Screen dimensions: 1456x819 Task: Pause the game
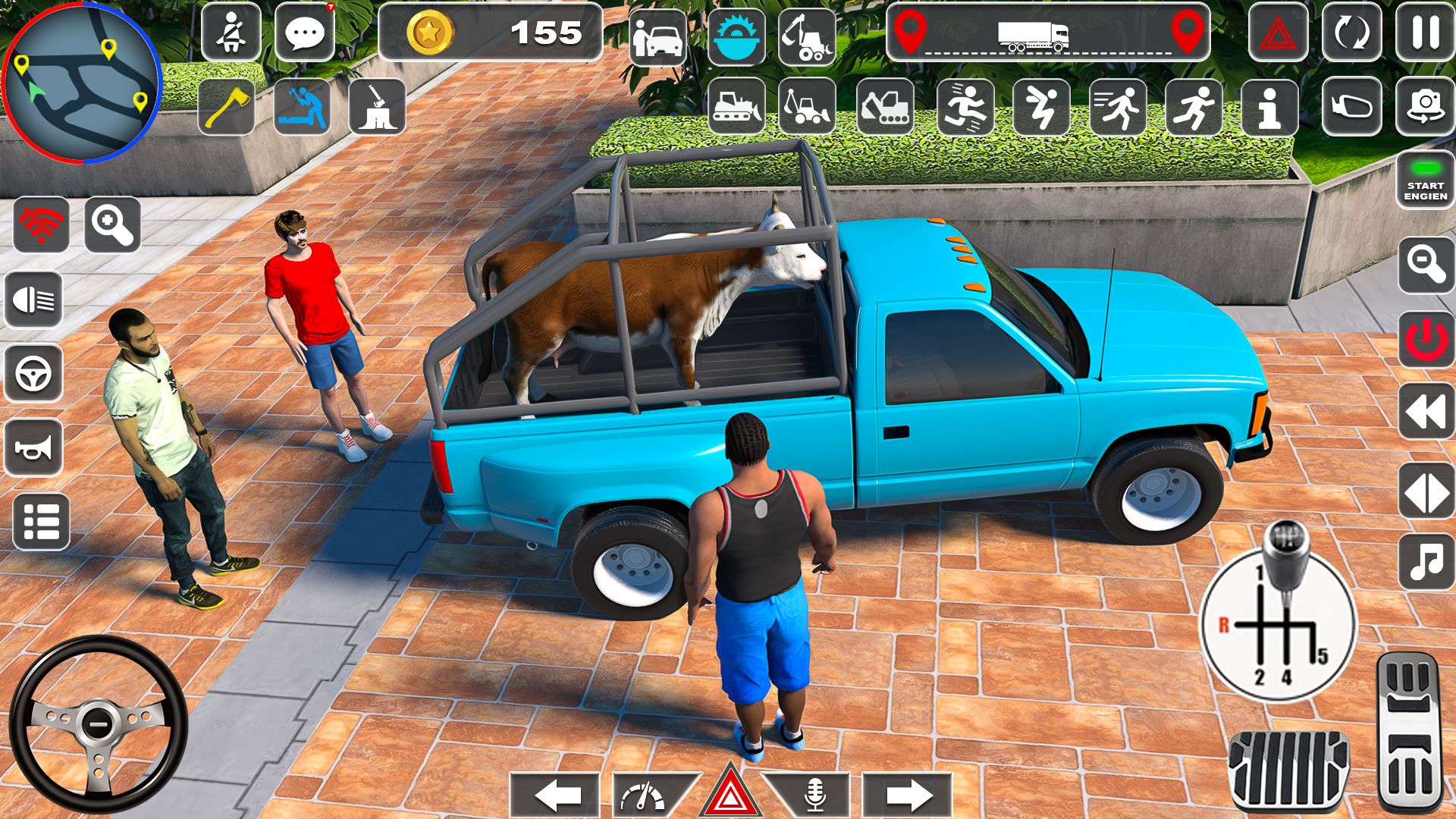[1425, 33]
